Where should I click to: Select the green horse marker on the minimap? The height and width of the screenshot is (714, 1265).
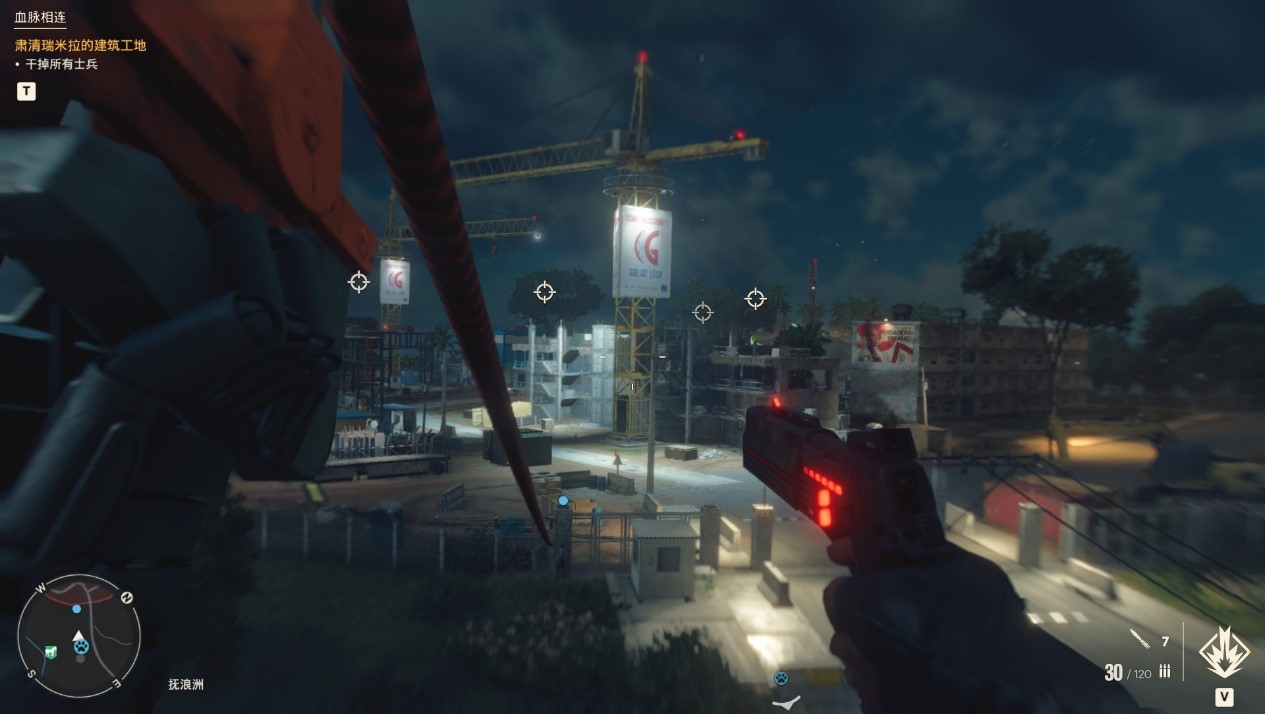coord(51,652)
